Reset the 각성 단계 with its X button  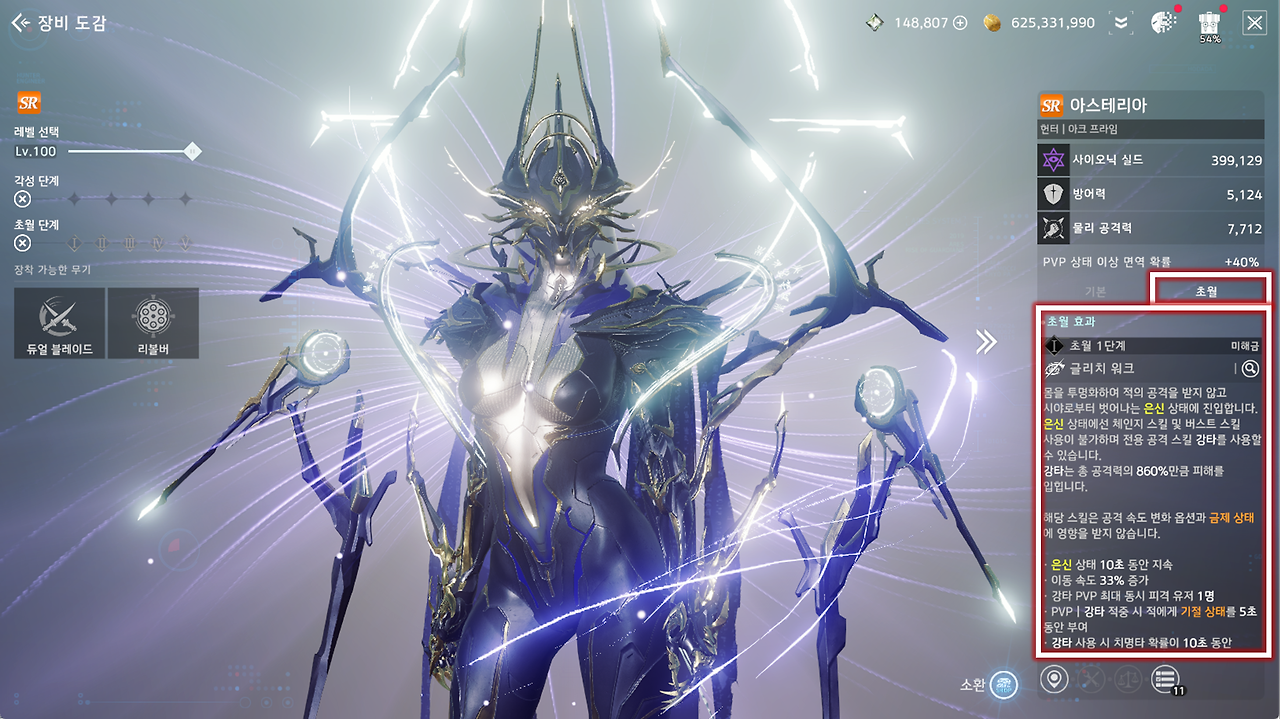(23, 199)
